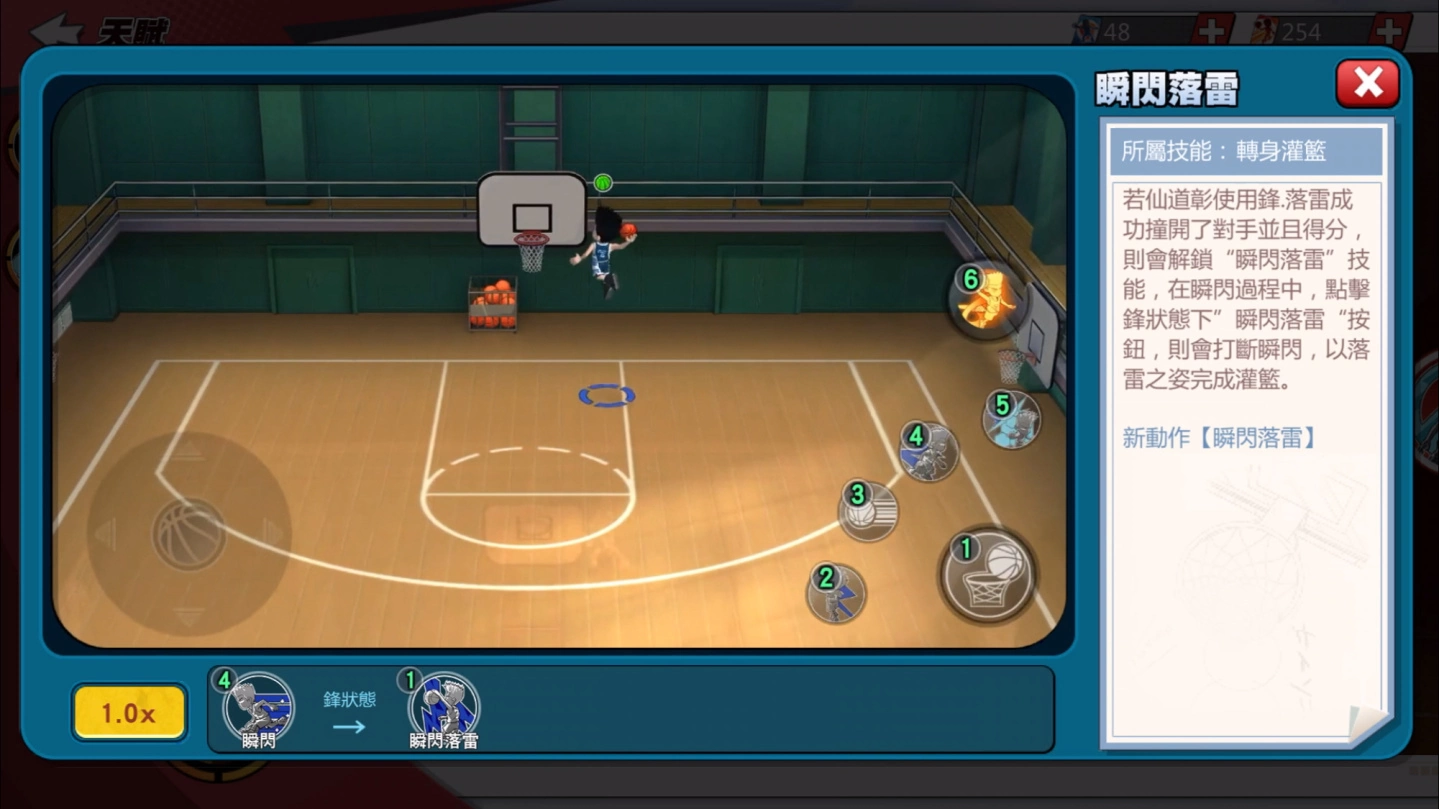Activate the flaming number 6 skill button
This screenshot has width=1439, height=809.
pyautogui.click(x=986, y=299)
